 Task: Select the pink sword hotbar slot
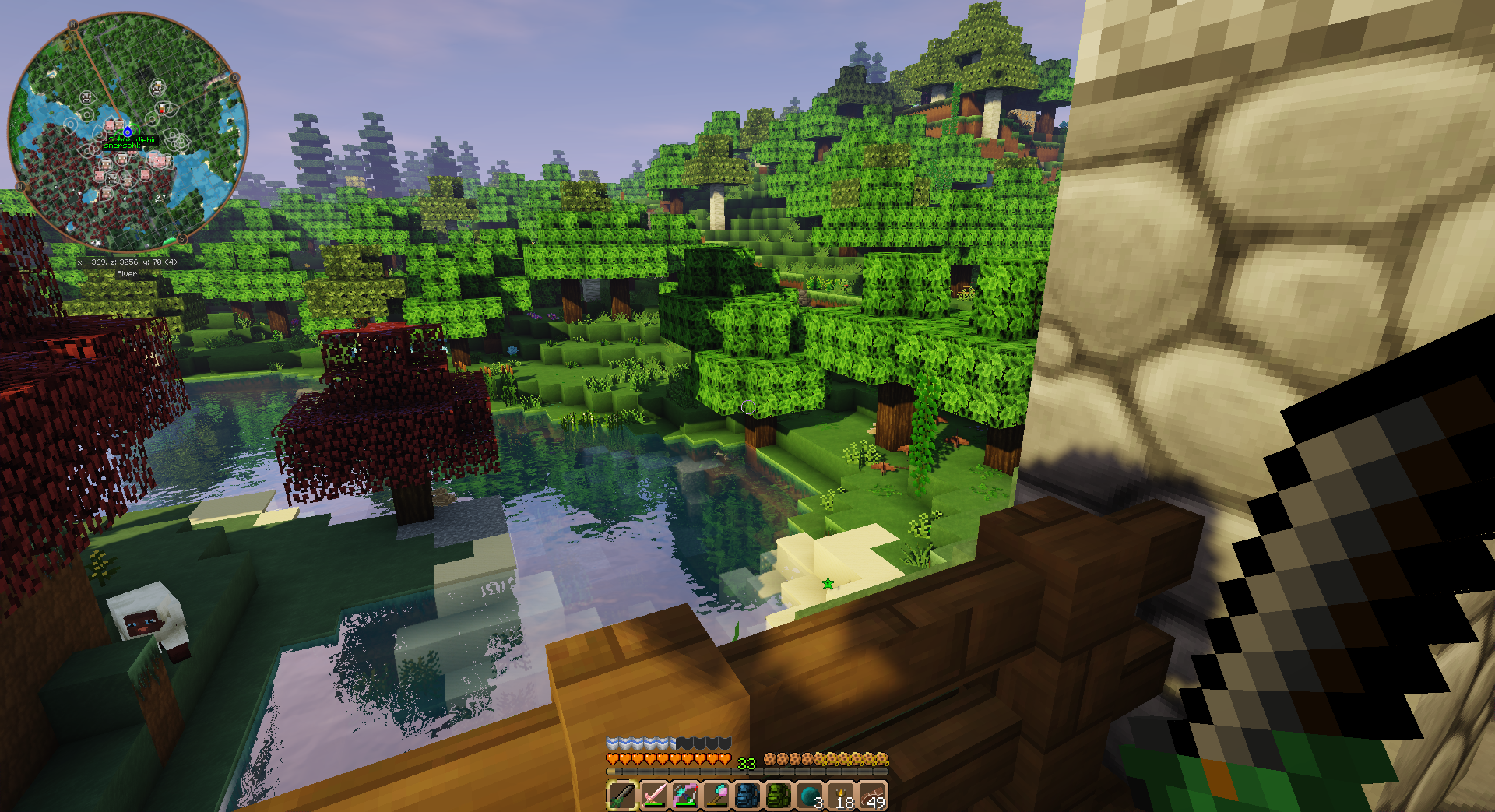coord(653,796)
